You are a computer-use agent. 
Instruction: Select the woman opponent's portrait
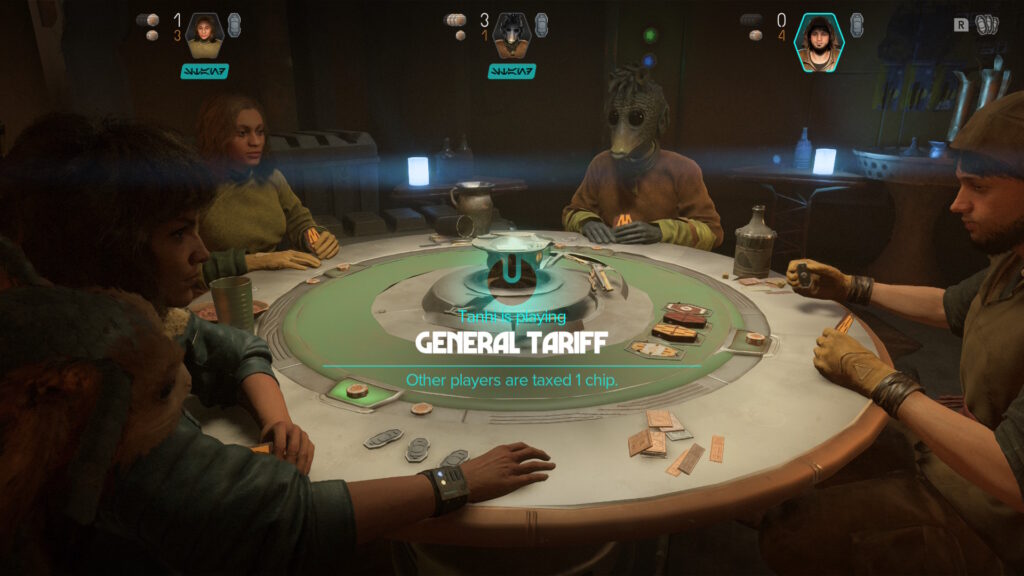(204, 35)
